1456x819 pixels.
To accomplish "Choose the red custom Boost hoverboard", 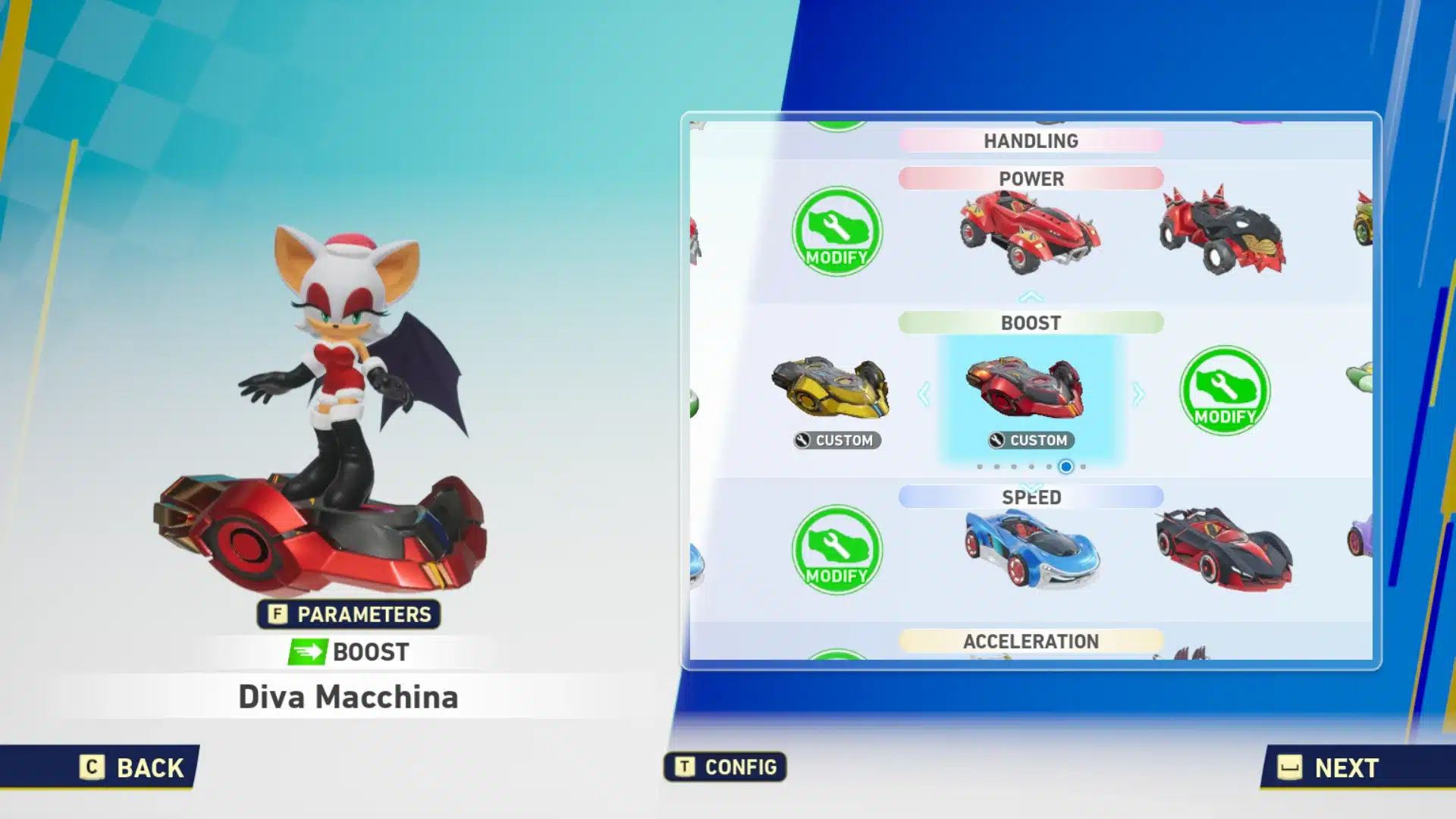I will (1025, 390).
